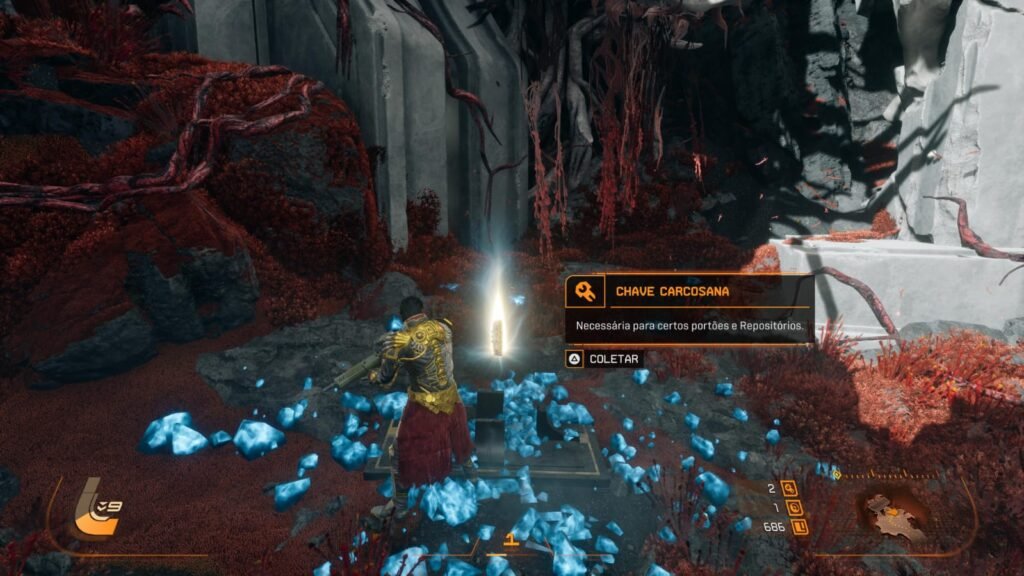Select the obolite counter icon beside 686
Screen dimensions: 1024x576
tap(799, 526)
